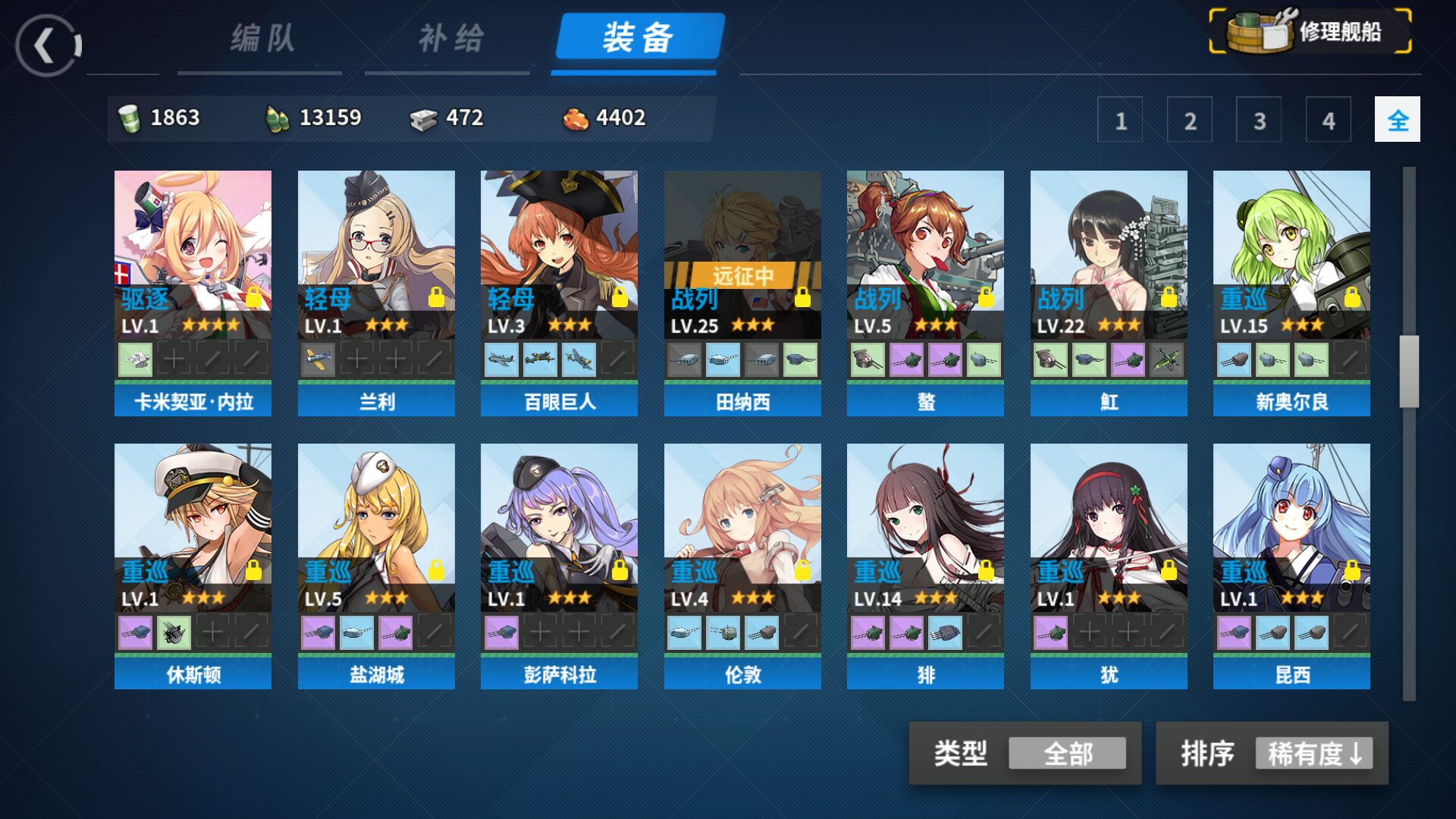Change the 排序 稀有度 sort order

(x=1313, y=754)
